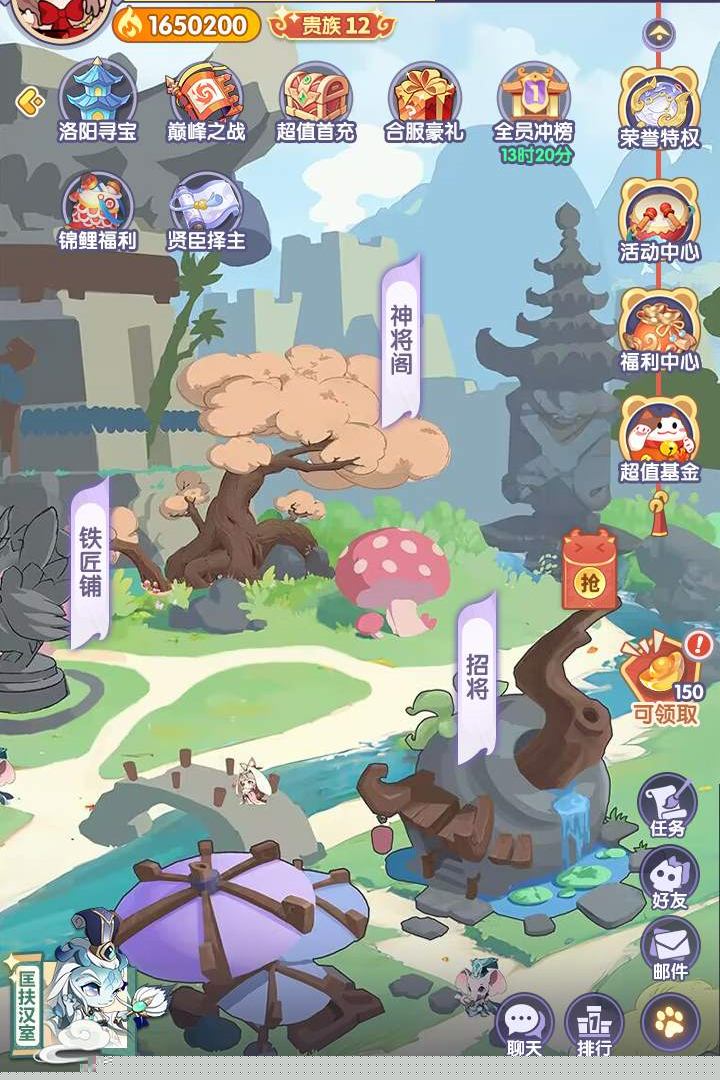Image resolution: width=720 pixels, height=1080 pixels.
Task: Open the 任务 quest list
Action: 667,803
